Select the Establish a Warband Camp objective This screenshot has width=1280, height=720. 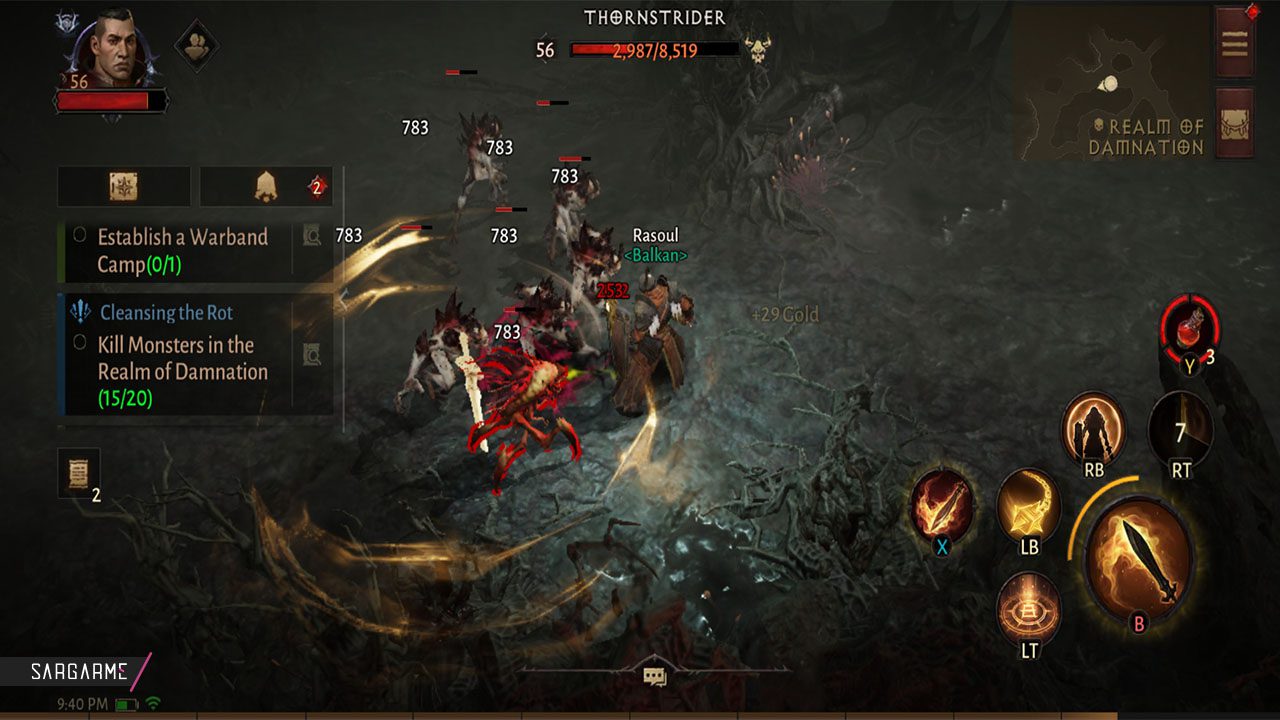pos(180,250)
